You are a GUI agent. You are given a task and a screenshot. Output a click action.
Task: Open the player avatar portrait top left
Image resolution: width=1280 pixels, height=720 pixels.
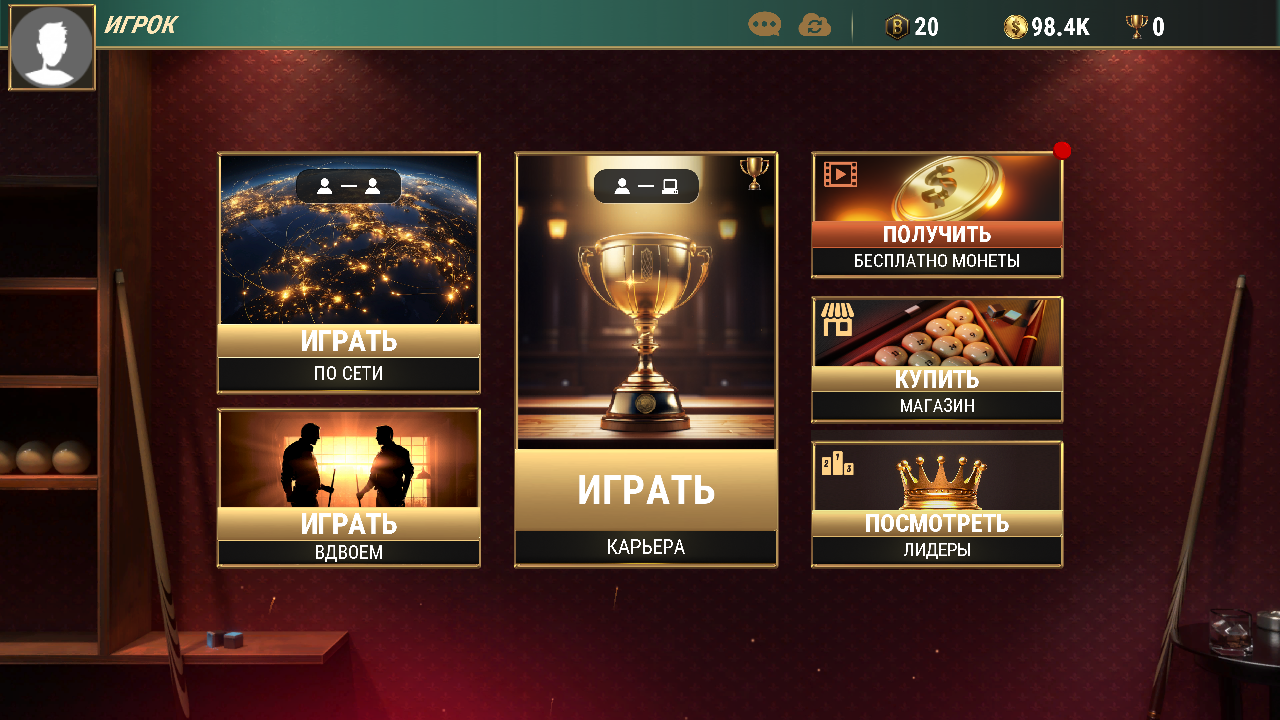(51, 47)
